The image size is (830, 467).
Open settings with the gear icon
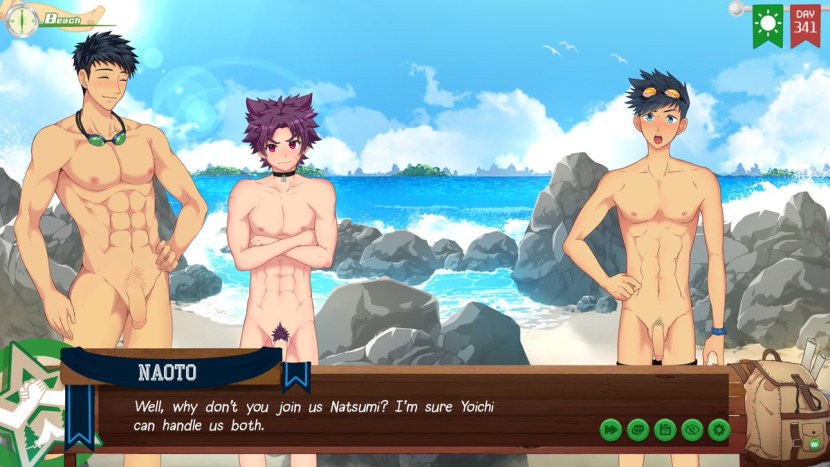pyautogui.click(x=718, y=430)
